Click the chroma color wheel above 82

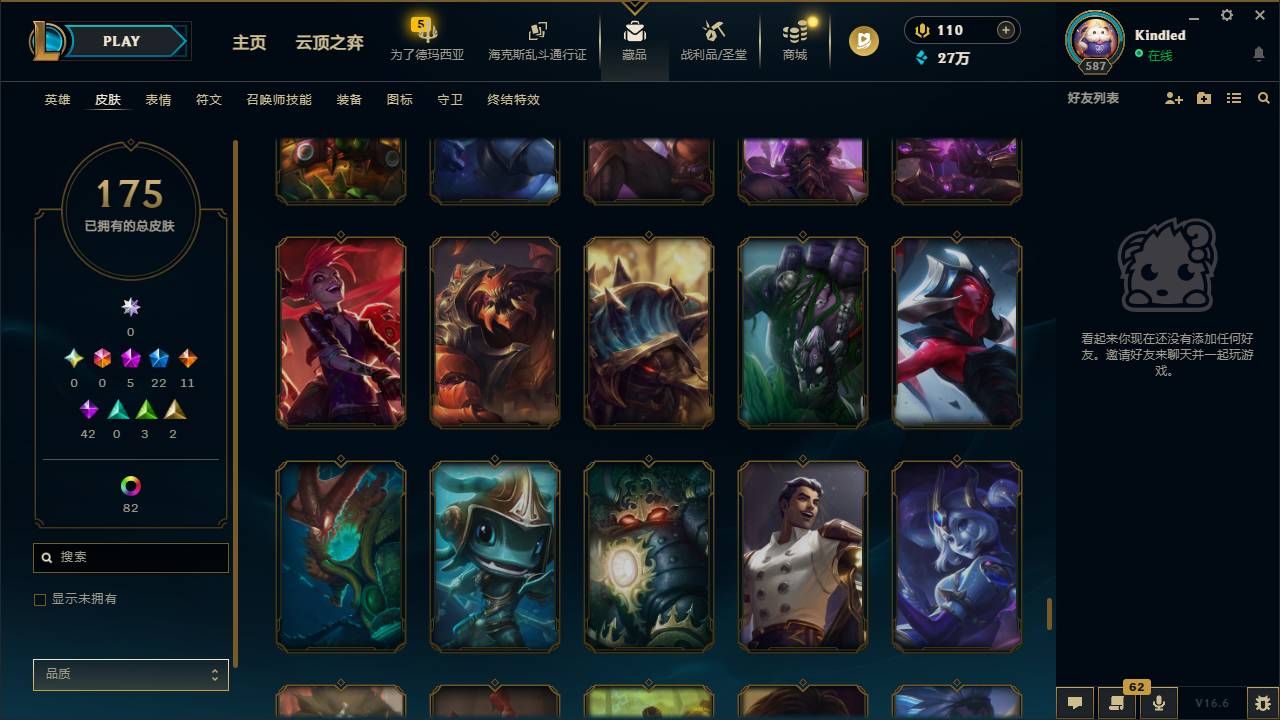130,487
